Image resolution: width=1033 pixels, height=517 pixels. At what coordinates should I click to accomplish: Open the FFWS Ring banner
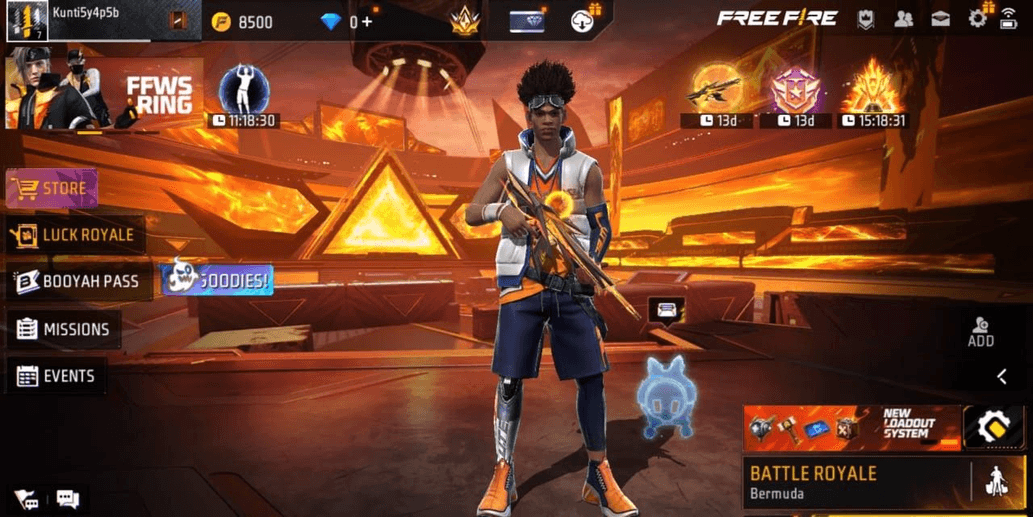[x=104, y=95]
